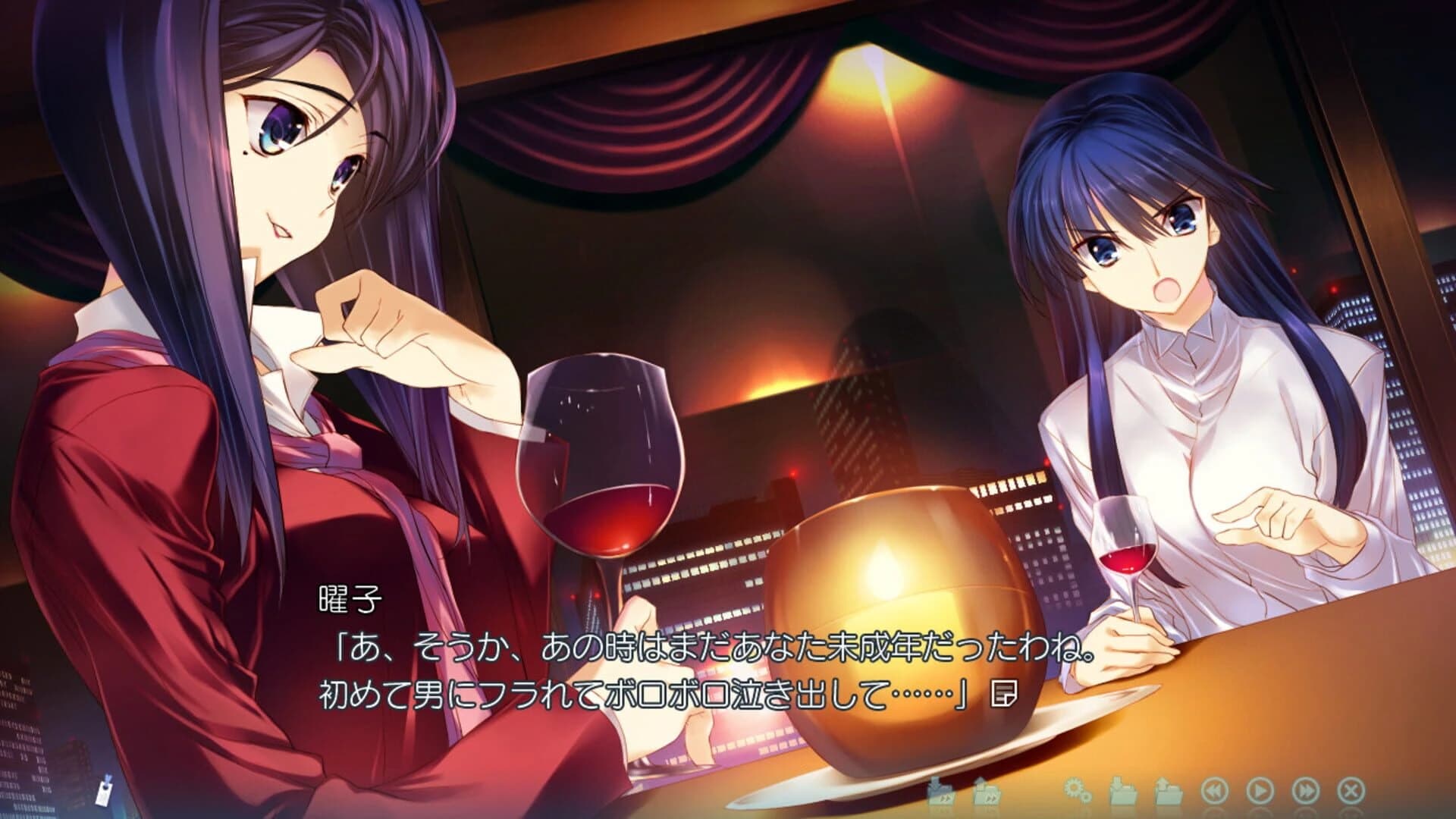Image resolution: width=1456 pixels, height=819 pixels.
Task: Click the rewind icon to review earlier lines
Action: tap(1215, 792)
